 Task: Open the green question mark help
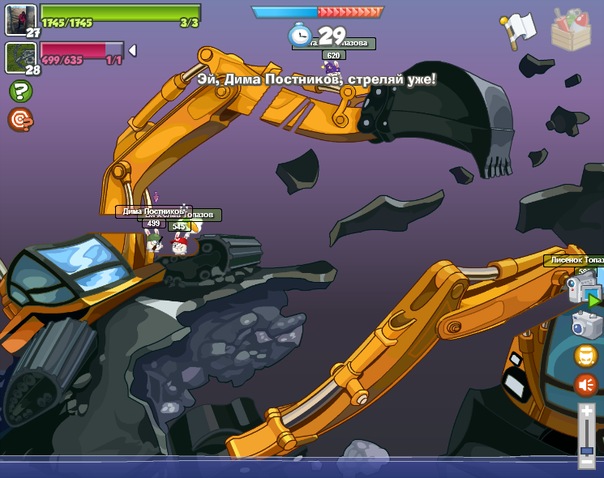tap(19, 91)
